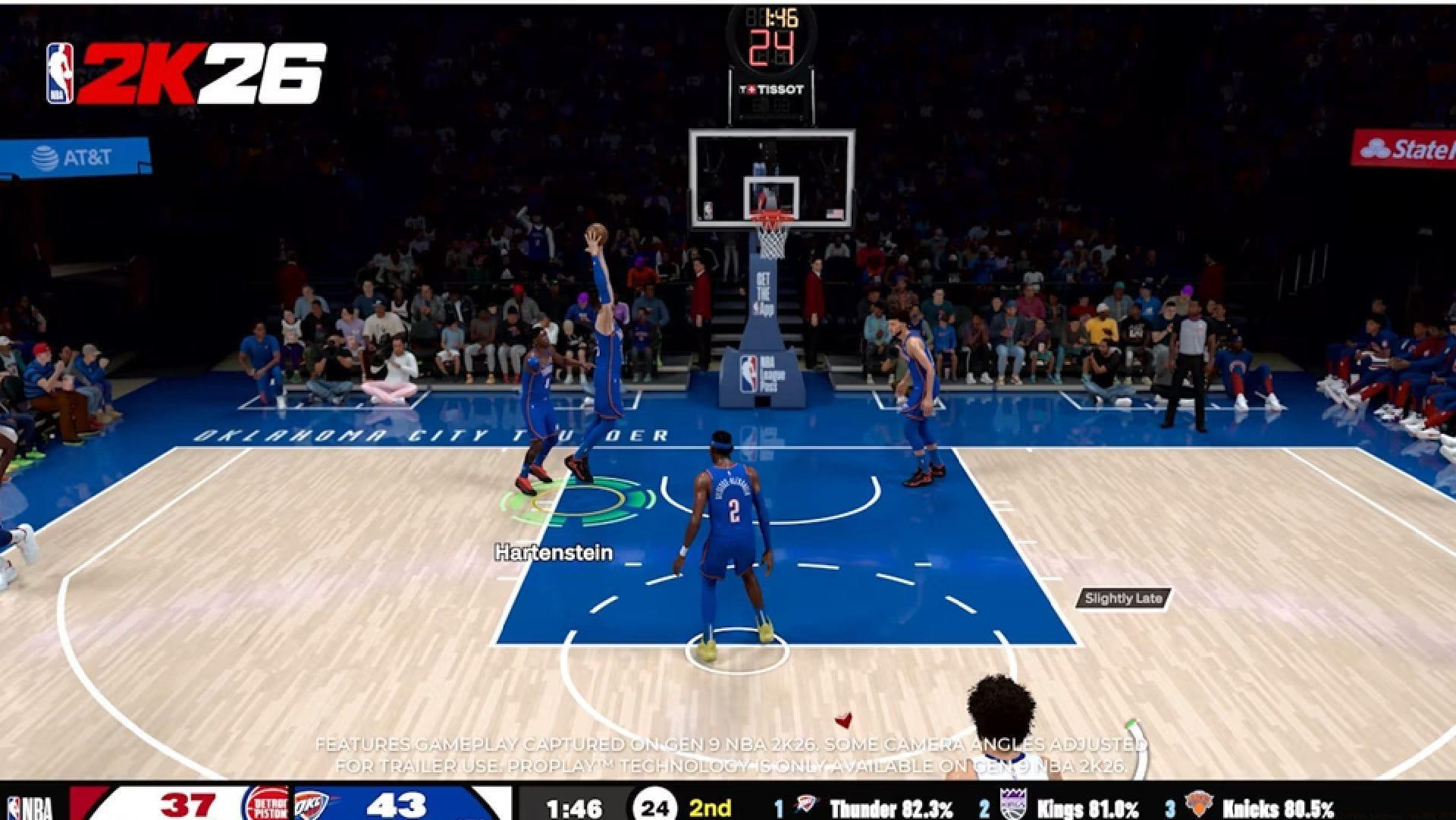
Task: Click the NBA 2K26 logo
Action: (182, 71)
